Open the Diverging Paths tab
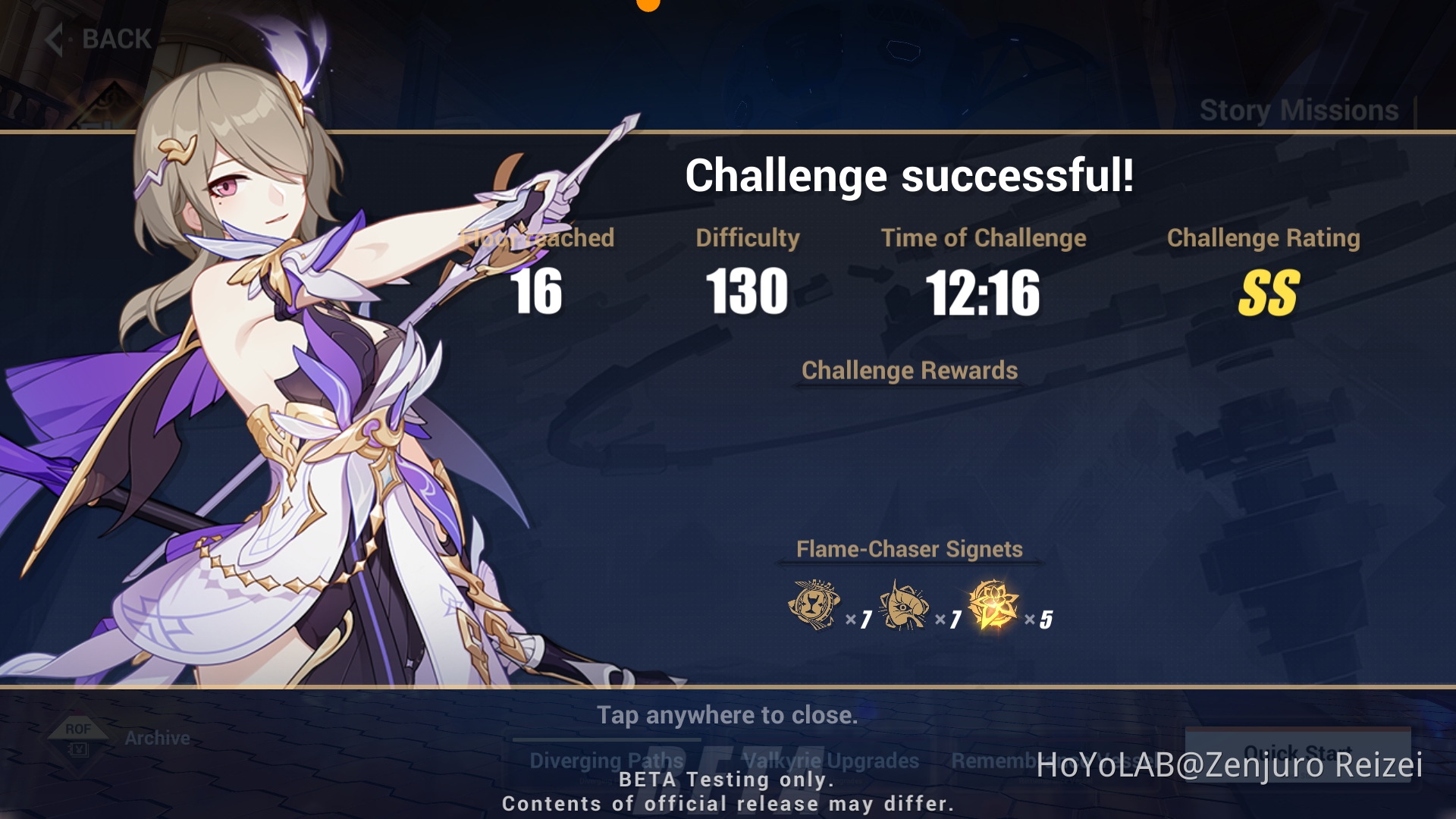Image resolution: width=1456 pixels, height=819 pixels. [x=605, y=761]
